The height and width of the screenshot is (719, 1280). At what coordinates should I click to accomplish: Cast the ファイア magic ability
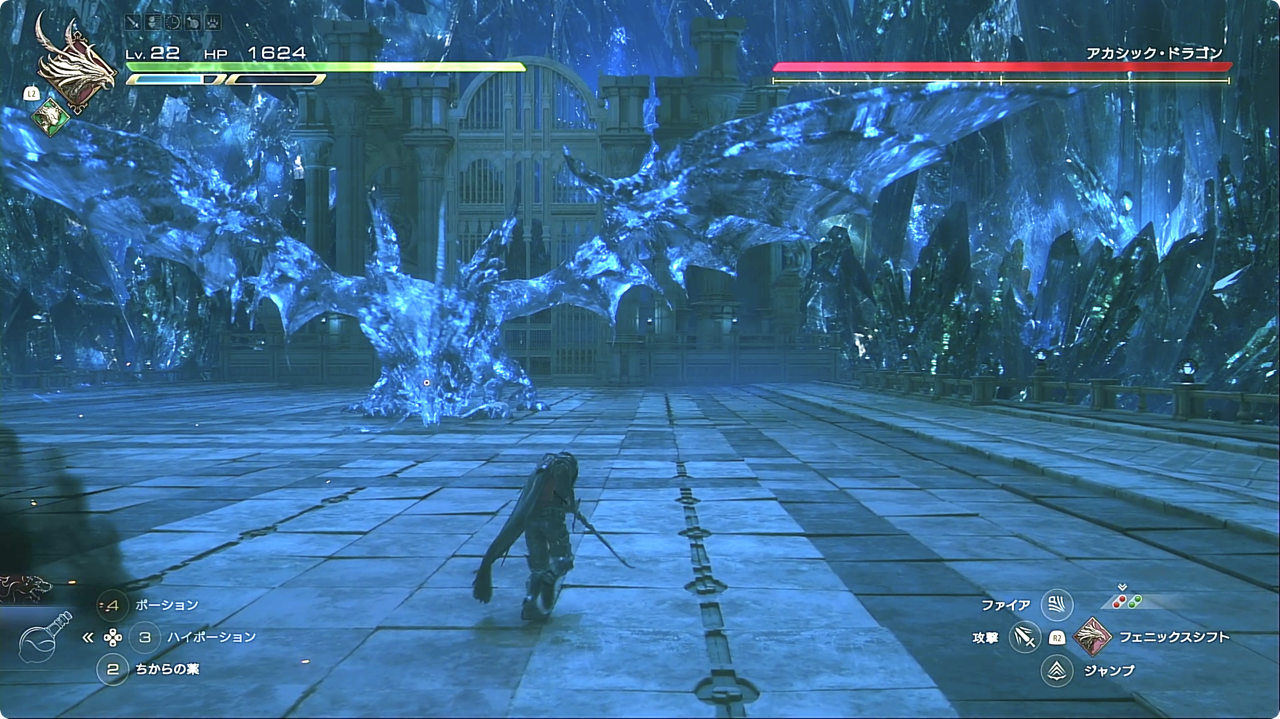coord(1056,605)
